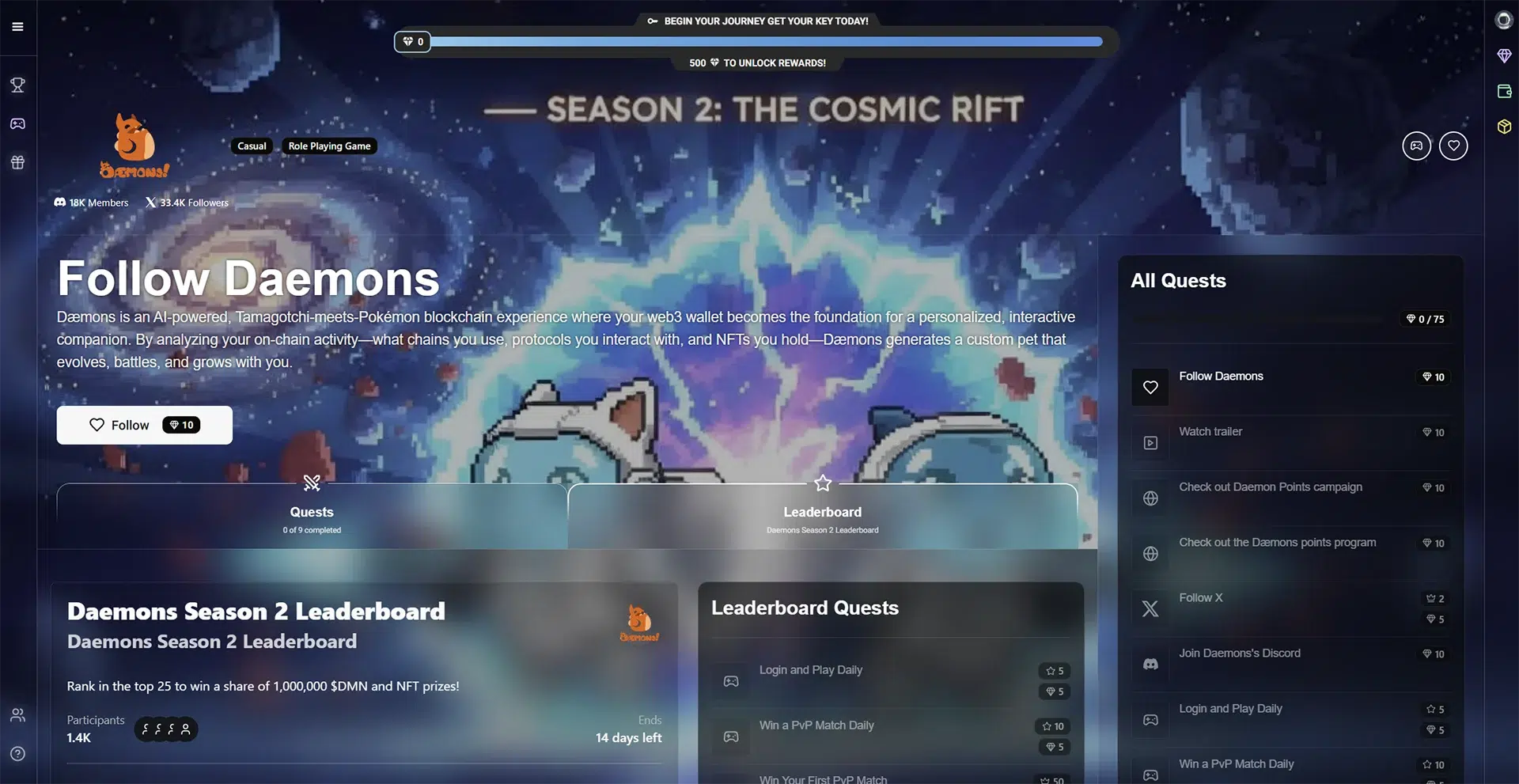Open Discord via the Join Daemons's Discord quest icon

(1150, 663)
